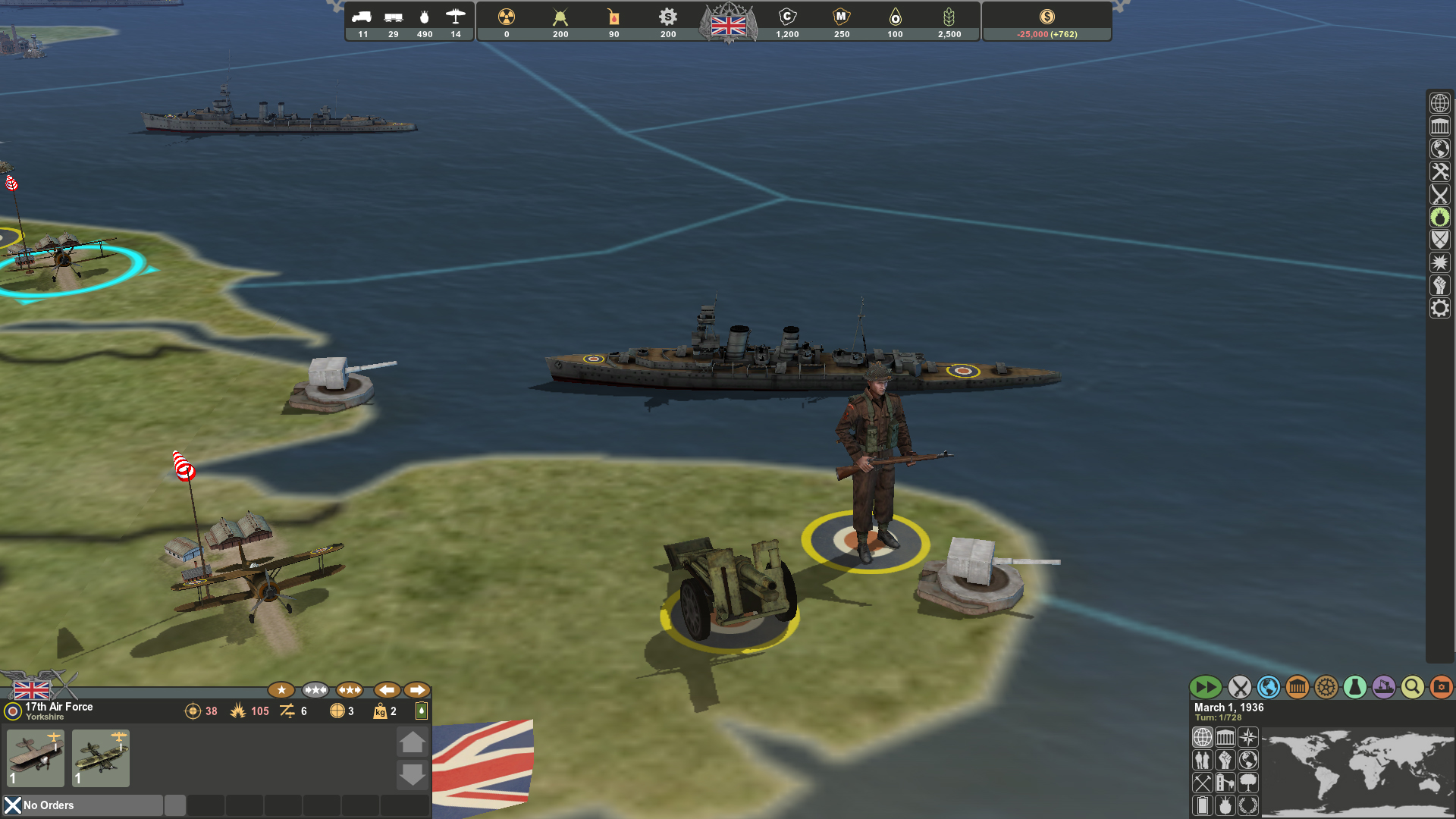Screen dimensions: 1456x819
Task: Click the right arrow to select next unit
Action: point(416,689)
